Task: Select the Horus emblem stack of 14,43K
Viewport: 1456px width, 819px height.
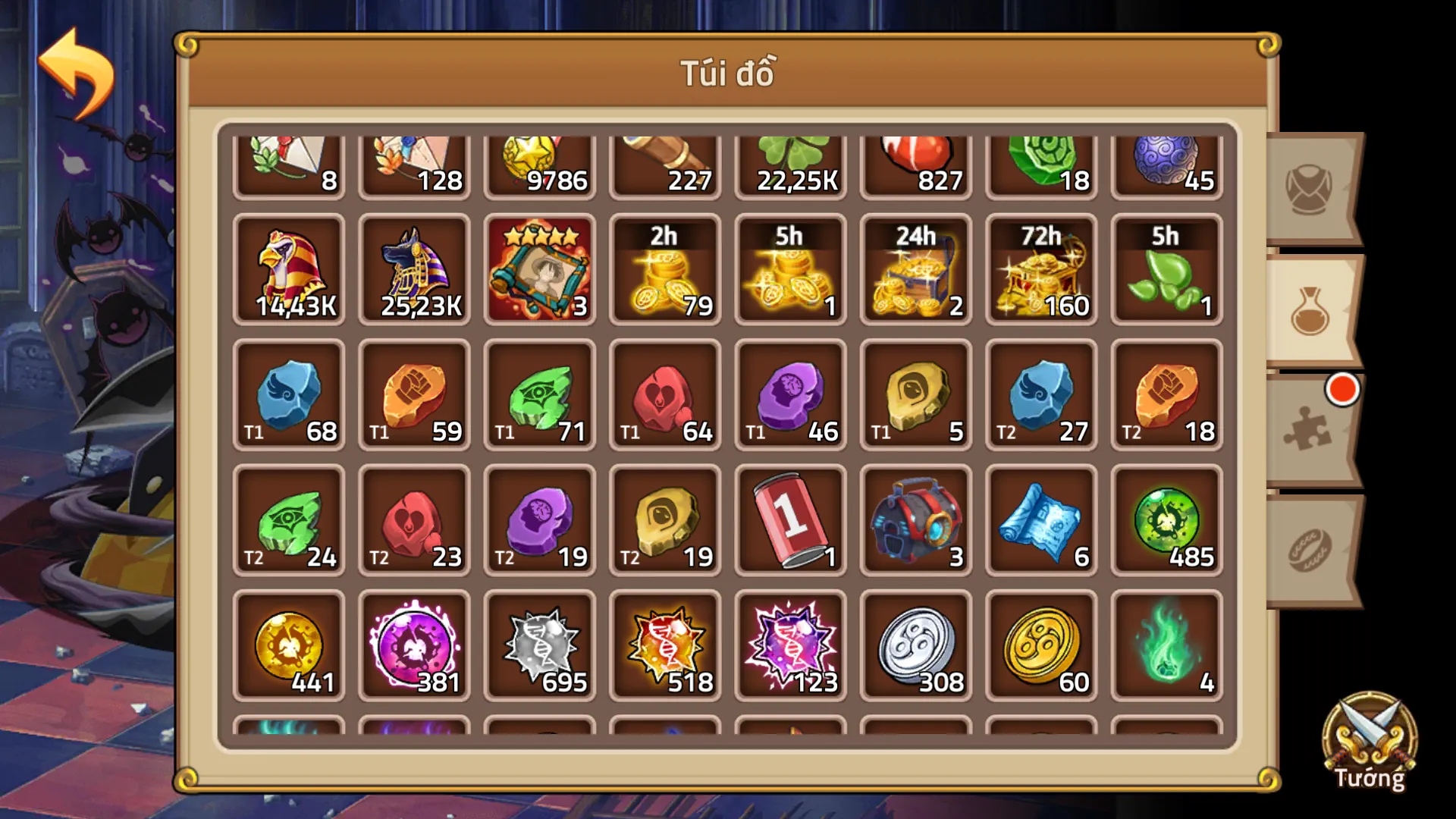Action: click(x=289, y=271)
